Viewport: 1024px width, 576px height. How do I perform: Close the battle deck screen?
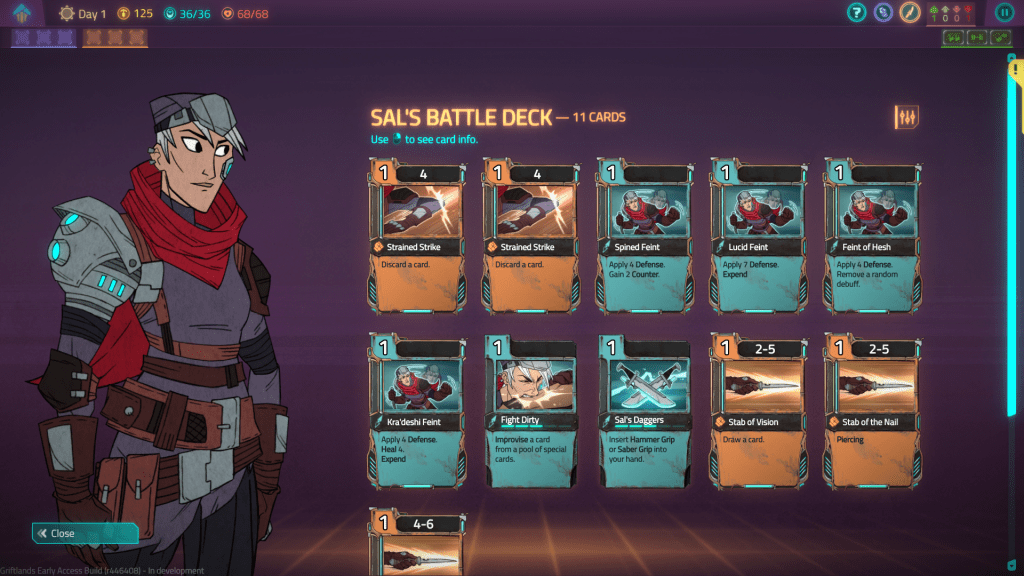click(x=84, y=533)
